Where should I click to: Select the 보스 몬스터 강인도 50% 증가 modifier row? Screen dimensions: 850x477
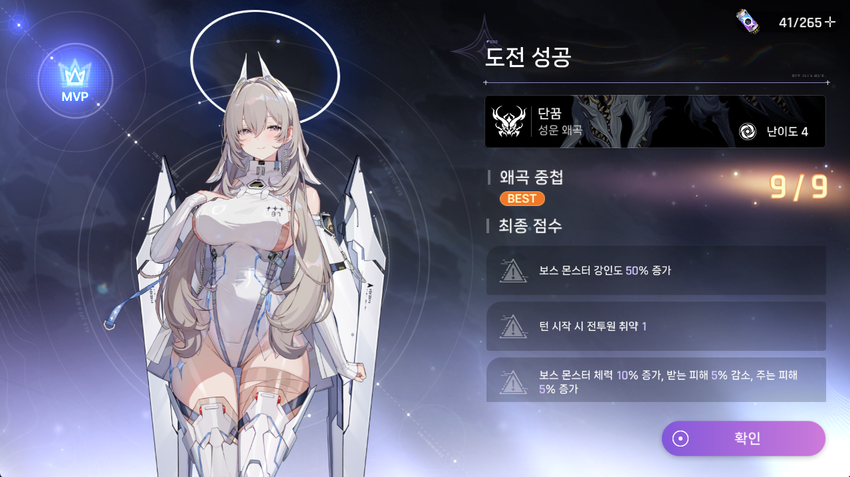[x=656, y=271]
